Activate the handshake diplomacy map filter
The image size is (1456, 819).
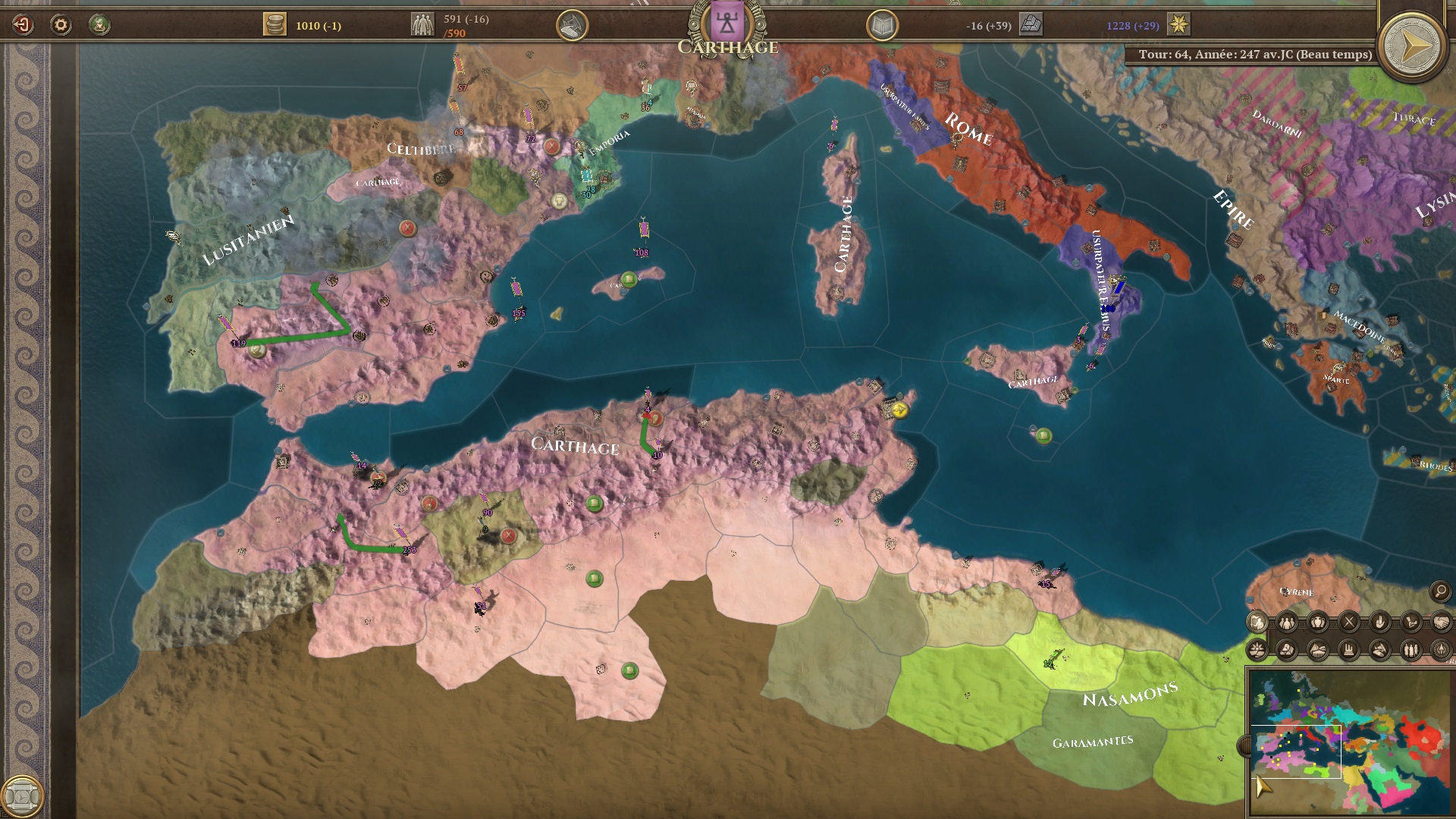click(x=1442, y=623)
